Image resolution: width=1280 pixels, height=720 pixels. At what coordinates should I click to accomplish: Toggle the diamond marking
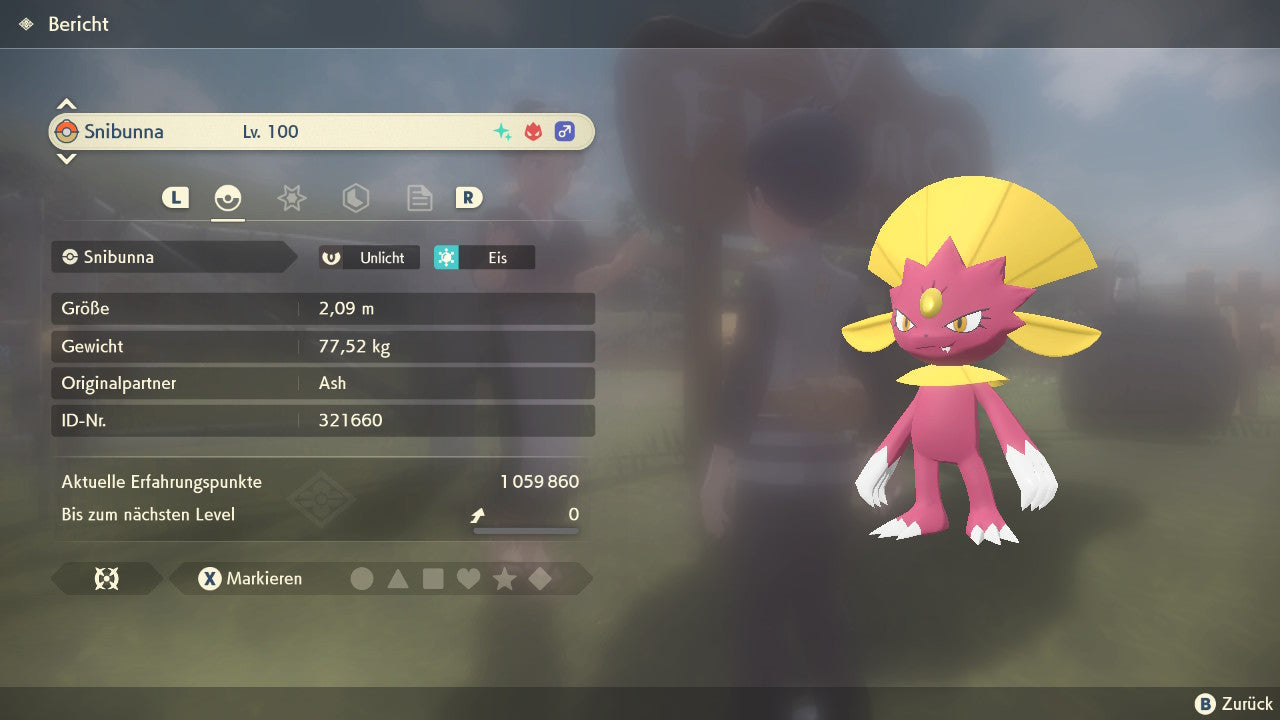tap(540, 579)
